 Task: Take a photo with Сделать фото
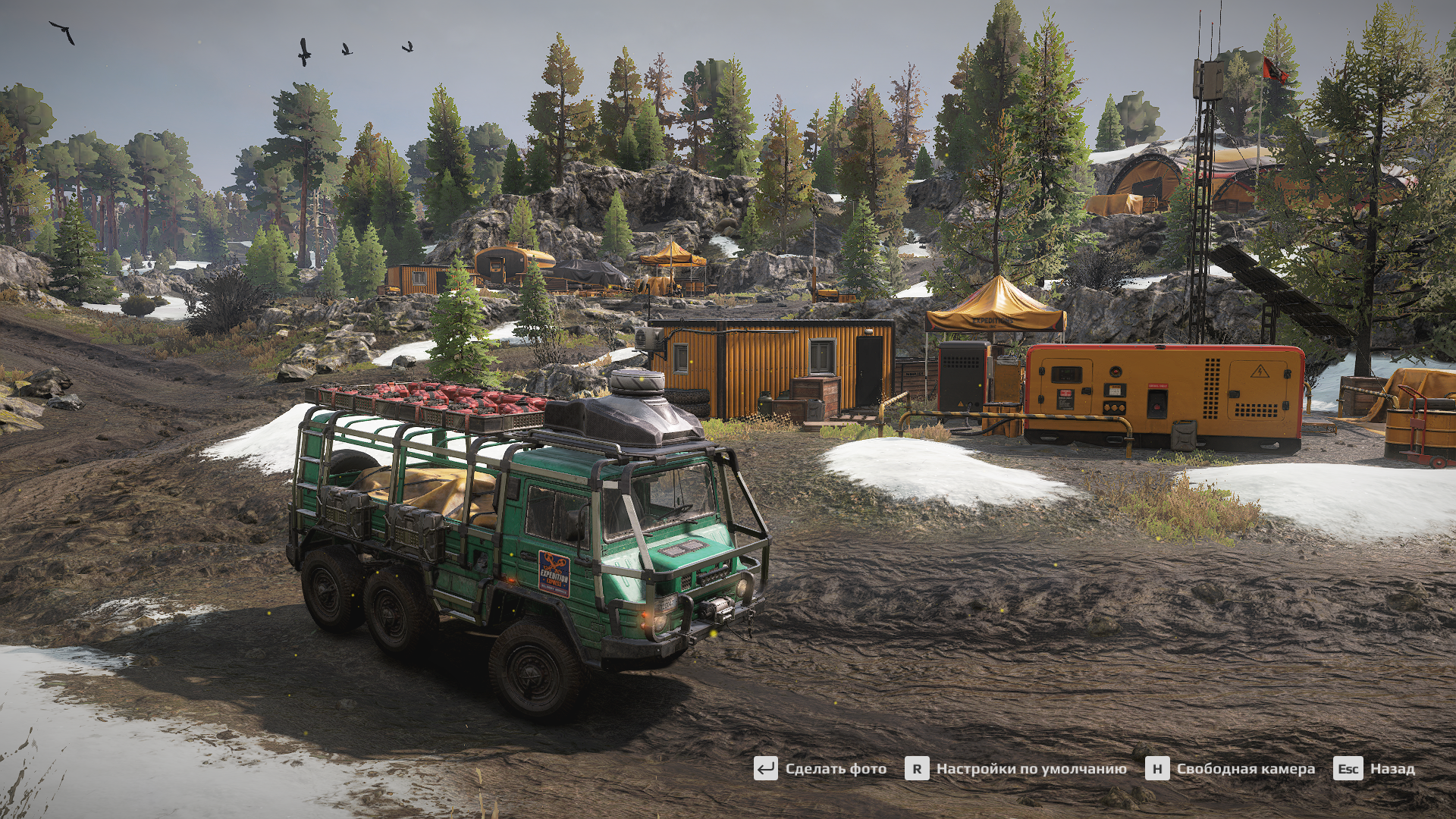821,769
